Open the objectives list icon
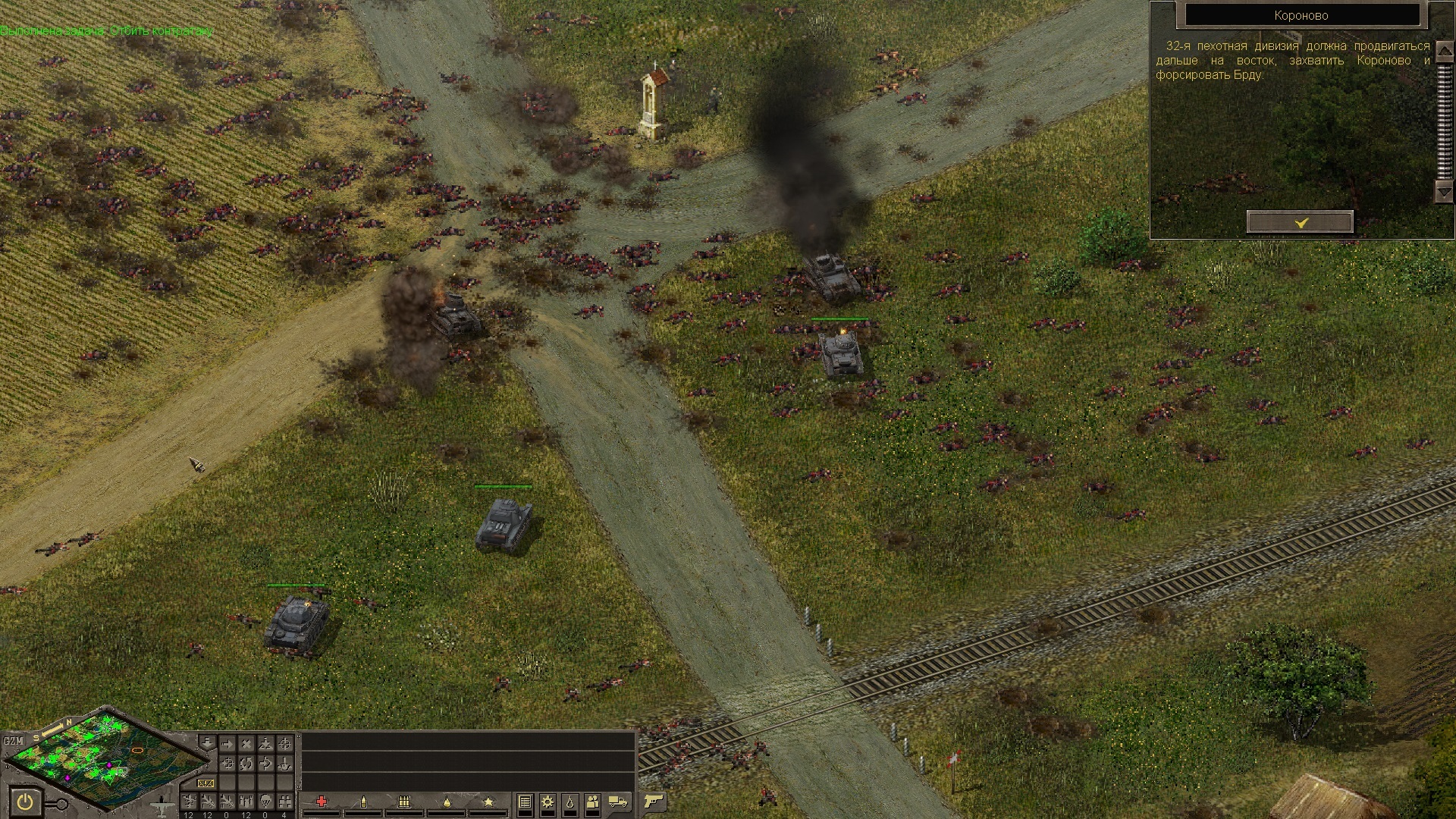This screenshot has width=1456, height=819. (525, 802)
